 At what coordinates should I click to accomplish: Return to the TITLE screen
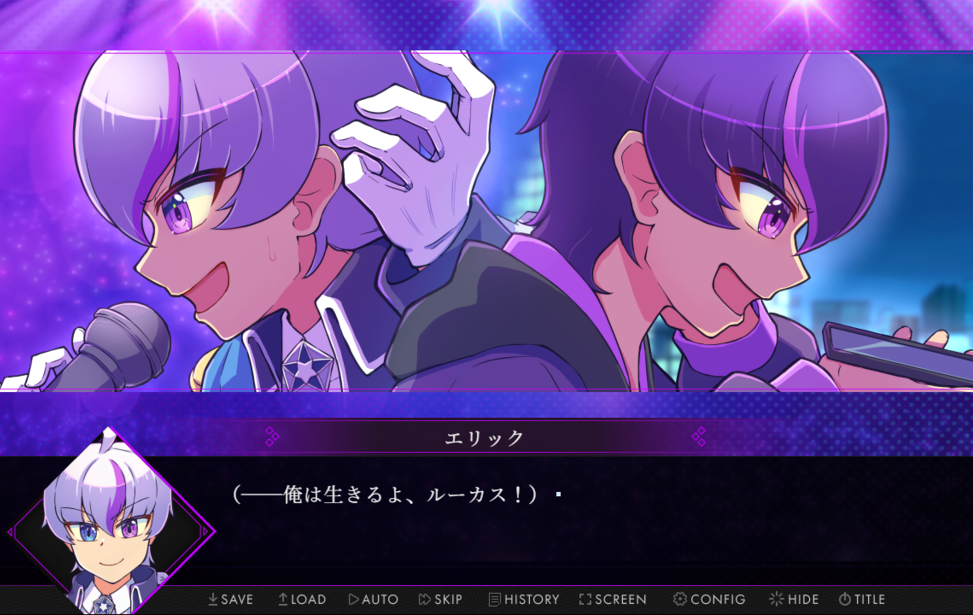861,599
